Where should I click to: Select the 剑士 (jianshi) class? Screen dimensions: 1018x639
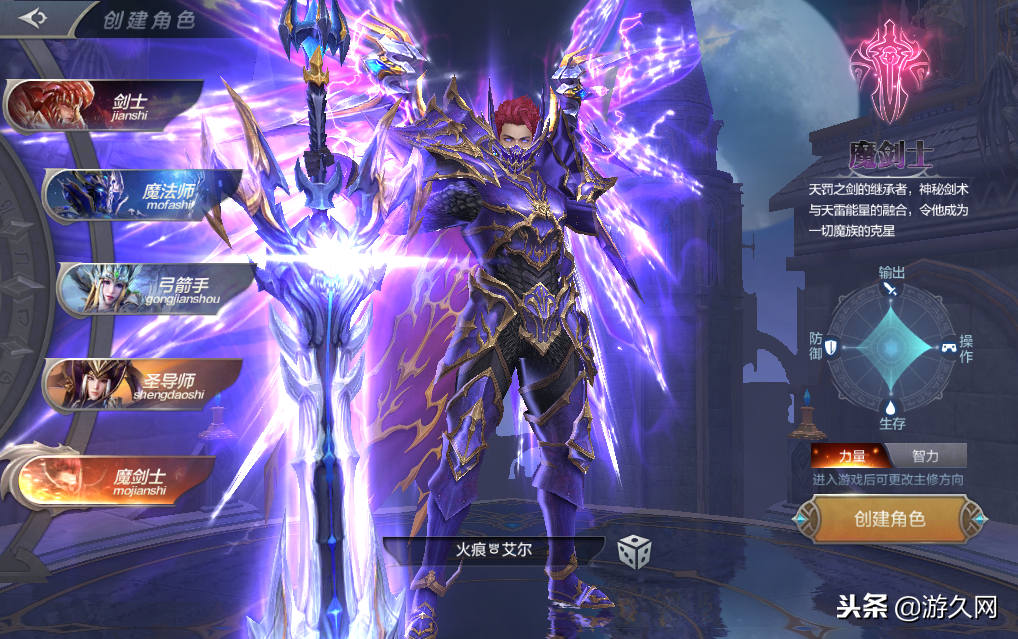[x=110, y=103]
